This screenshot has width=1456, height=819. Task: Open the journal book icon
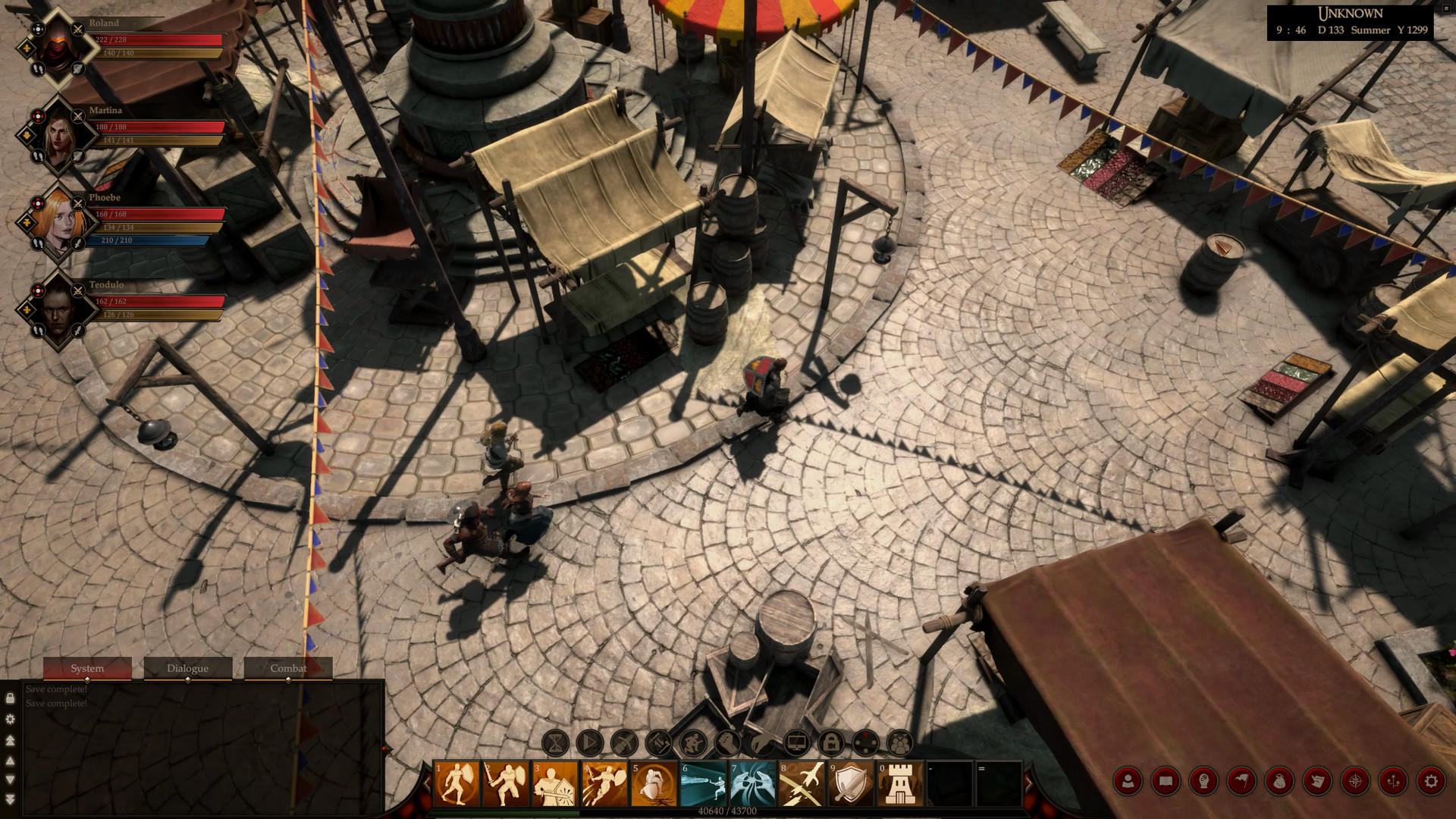click(x=1166, y=780)
